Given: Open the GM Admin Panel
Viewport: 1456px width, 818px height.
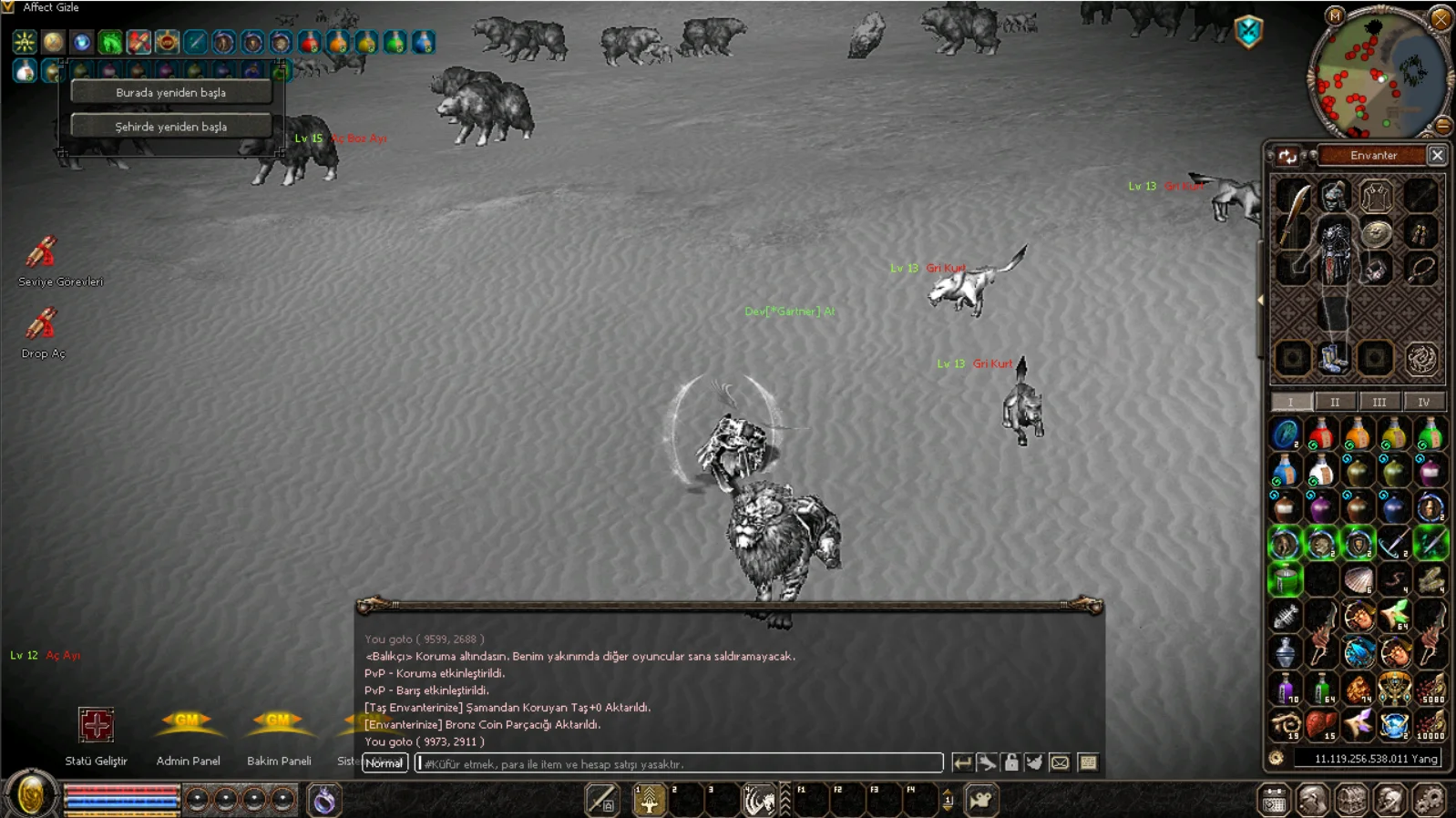Looking at the screenshot, I should pyautogui.click(x=187, y=726).
